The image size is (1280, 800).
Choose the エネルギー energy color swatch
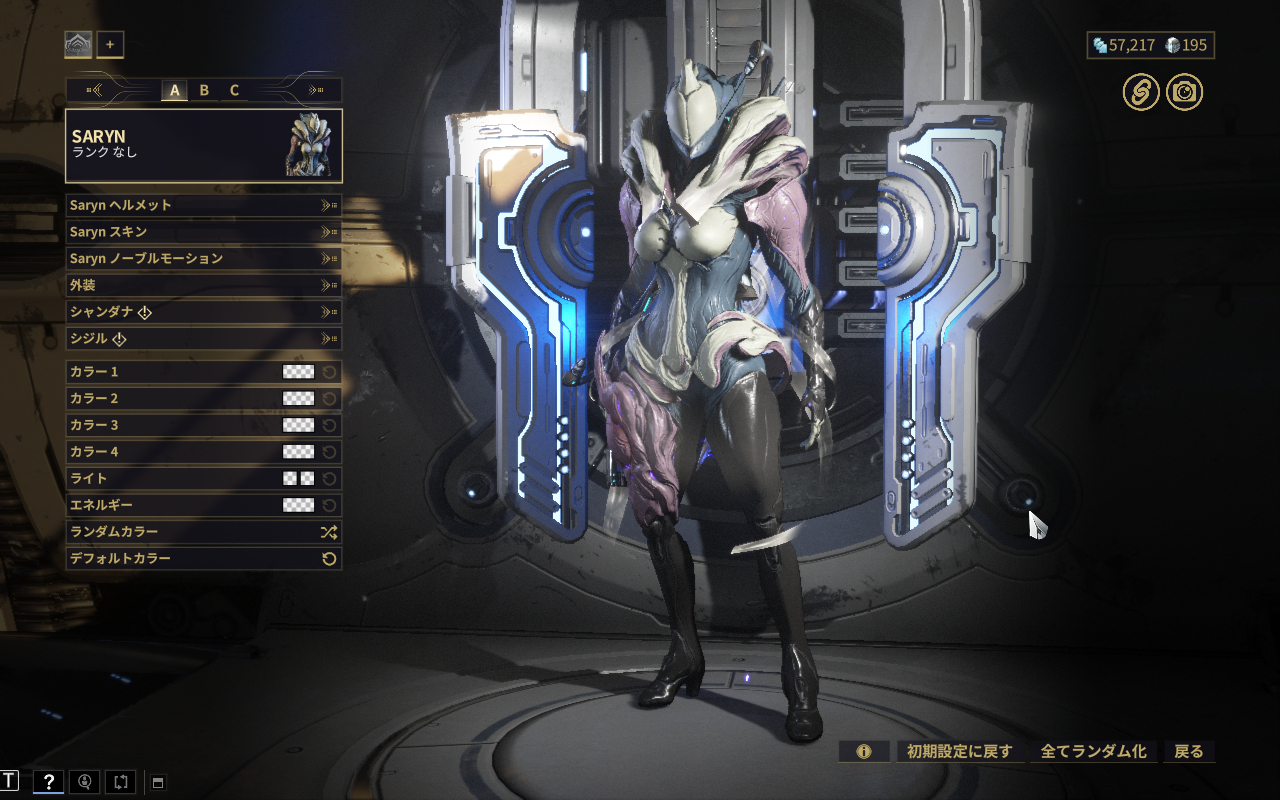click(298, 505)
